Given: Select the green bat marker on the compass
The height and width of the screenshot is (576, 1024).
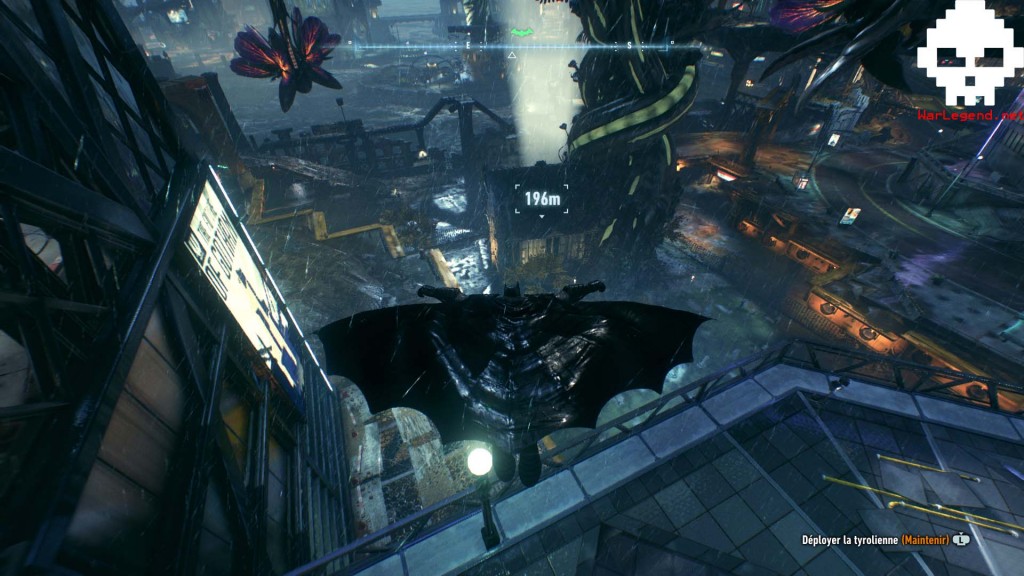Looking at the screenshot, I should pos(522,33).
